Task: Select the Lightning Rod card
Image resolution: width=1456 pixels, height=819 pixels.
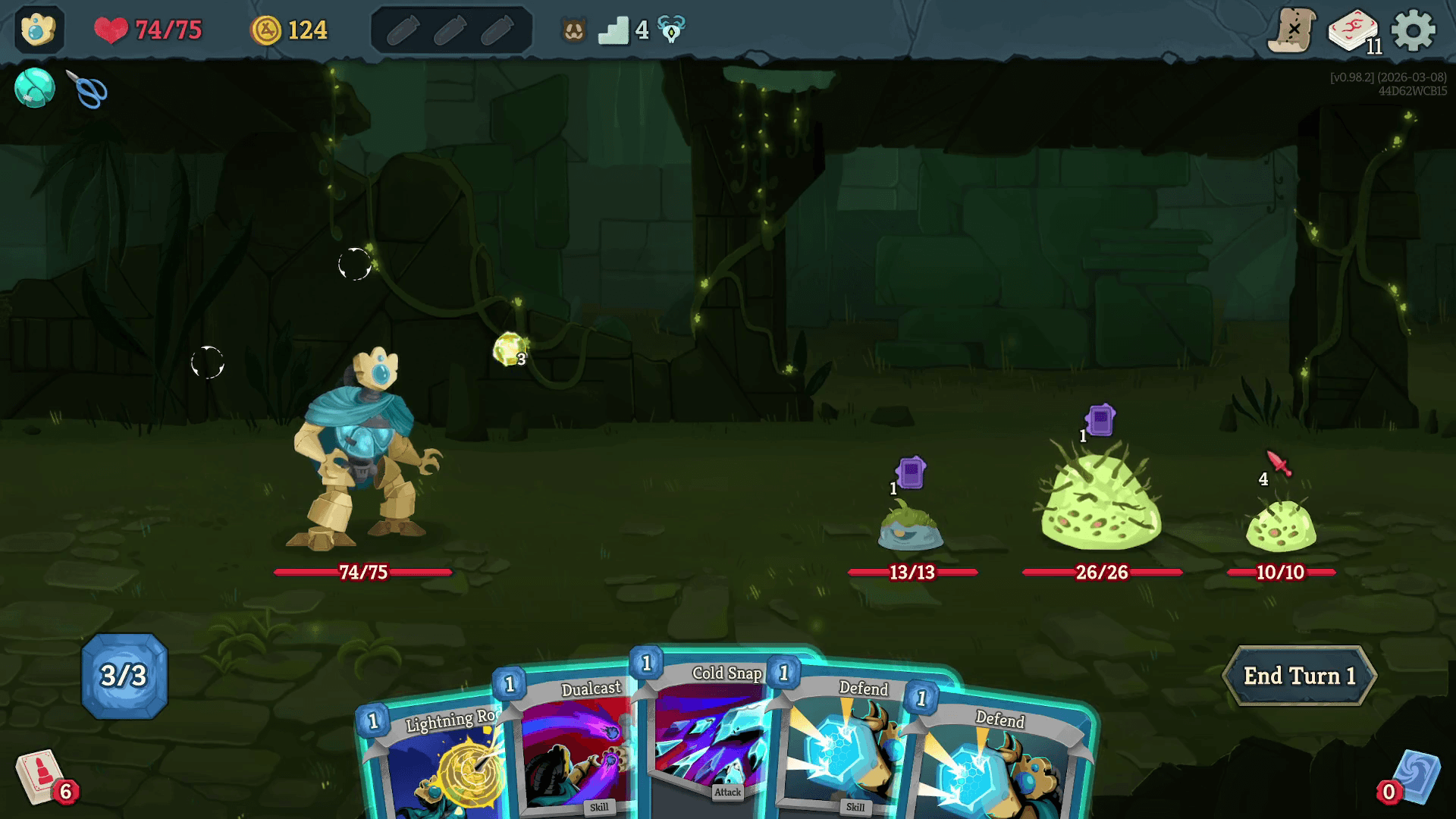Action: click(x=436, y=766)
